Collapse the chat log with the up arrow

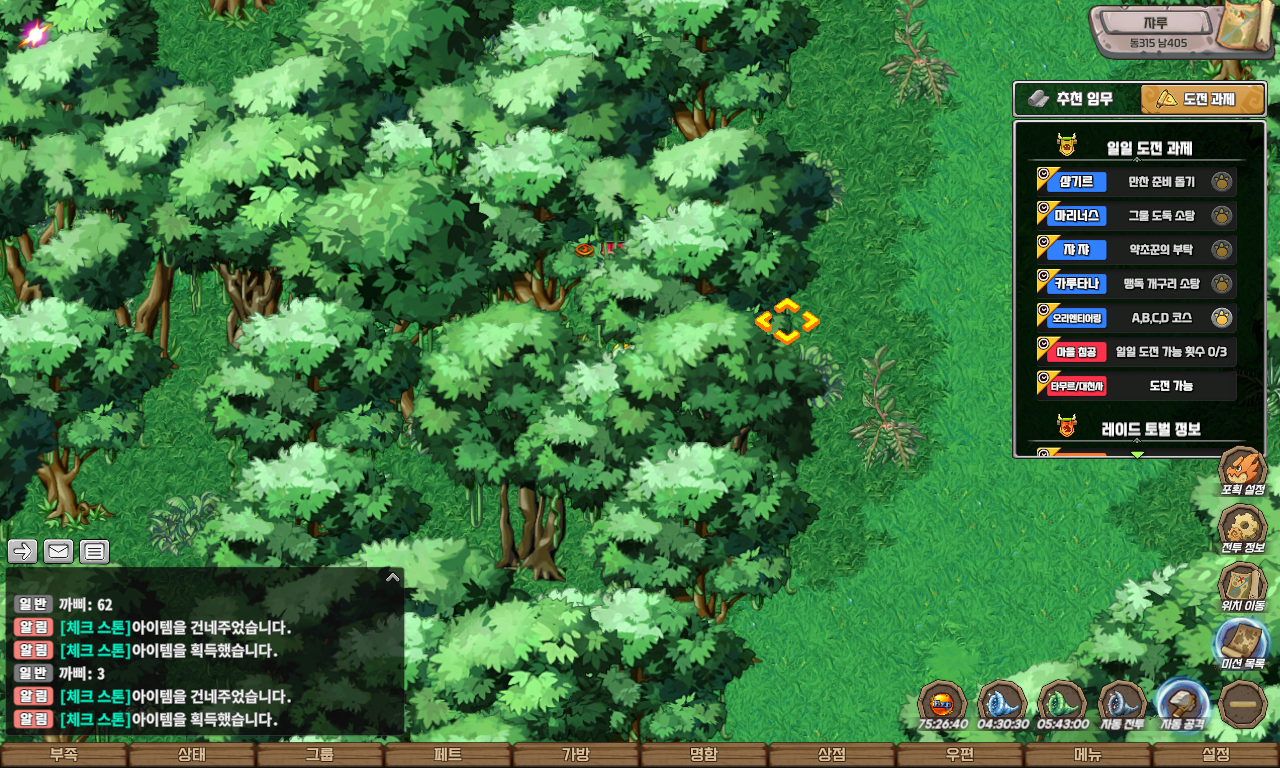coord(393,577)
